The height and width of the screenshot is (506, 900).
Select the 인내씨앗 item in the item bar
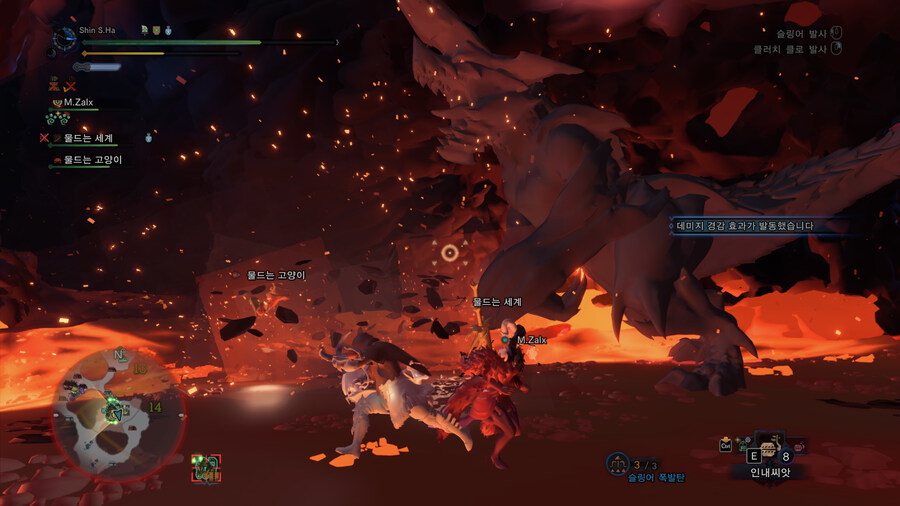[770, 453]
